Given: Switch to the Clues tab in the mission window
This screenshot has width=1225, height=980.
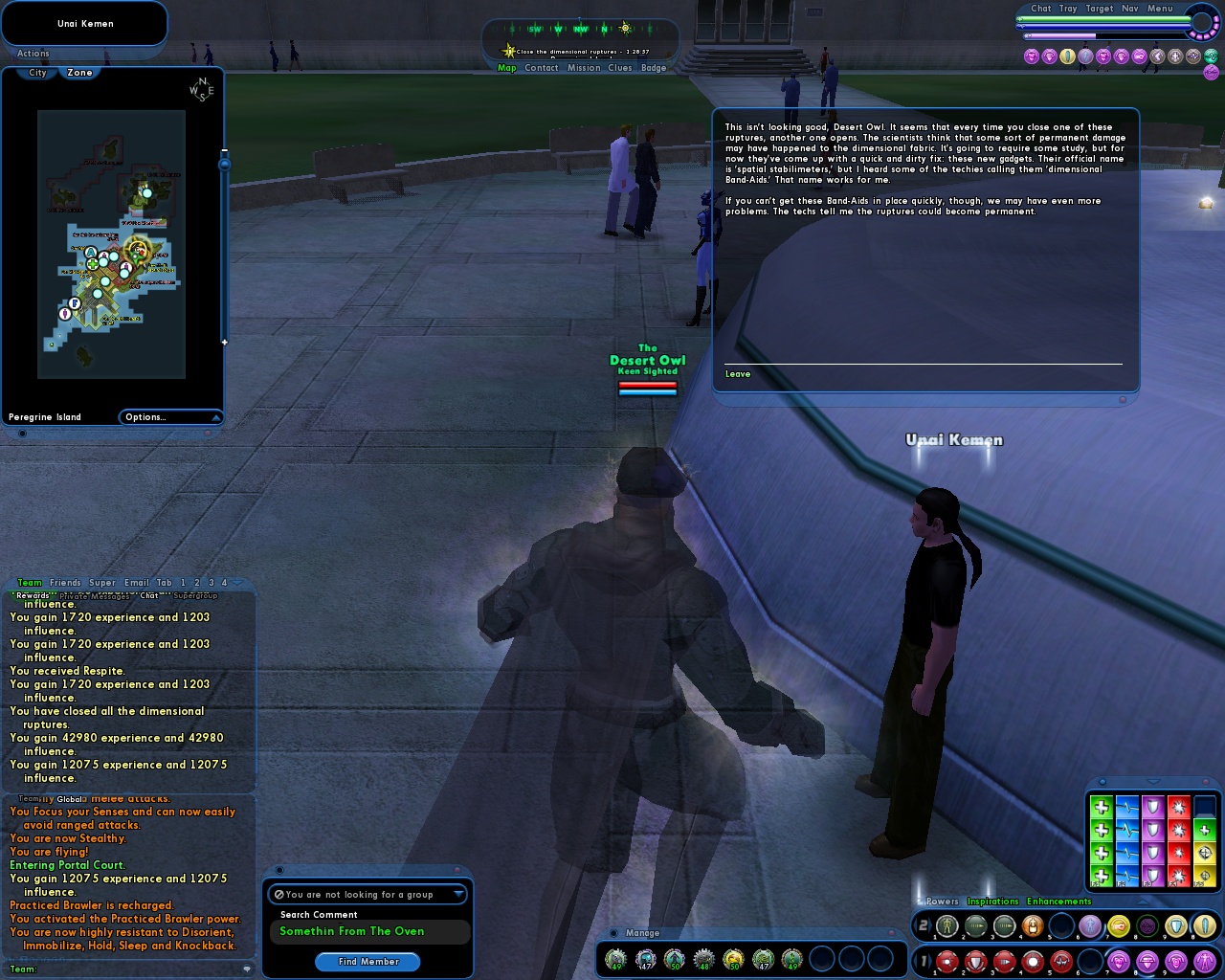Looking at the screenshot, I should [619, 67].
